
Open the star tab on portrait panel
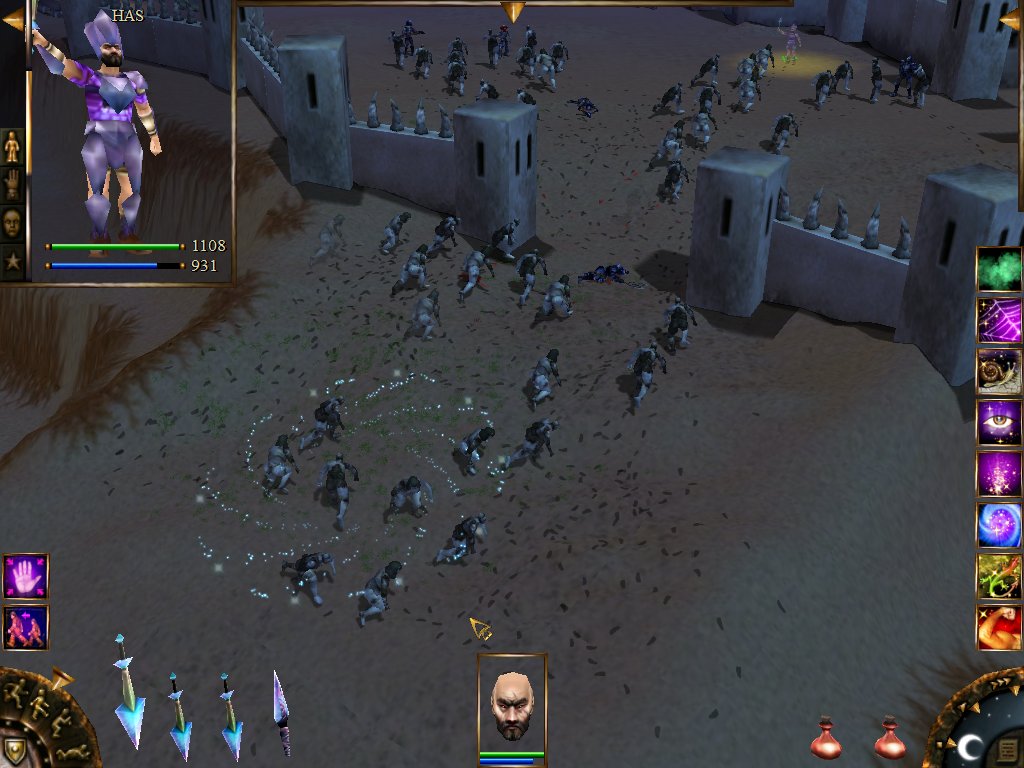pos(12,262)
